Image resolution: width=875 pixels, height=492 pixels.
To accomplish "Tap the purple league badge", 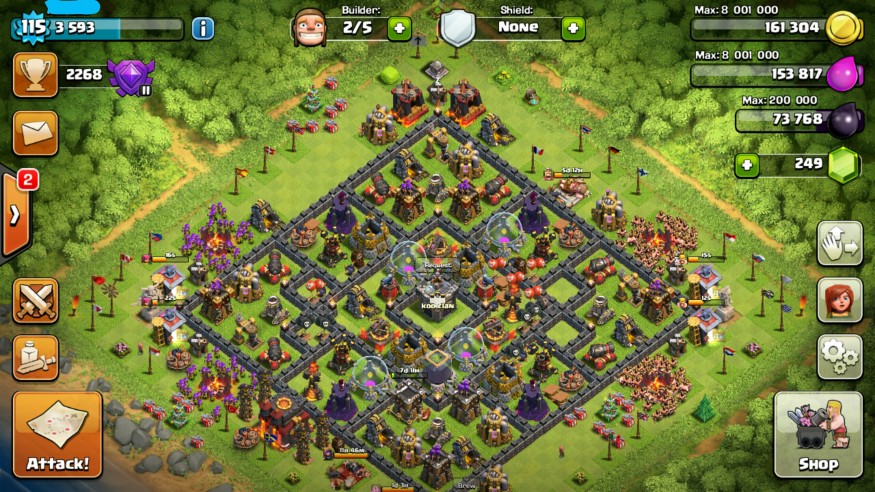I will [131, 76].
